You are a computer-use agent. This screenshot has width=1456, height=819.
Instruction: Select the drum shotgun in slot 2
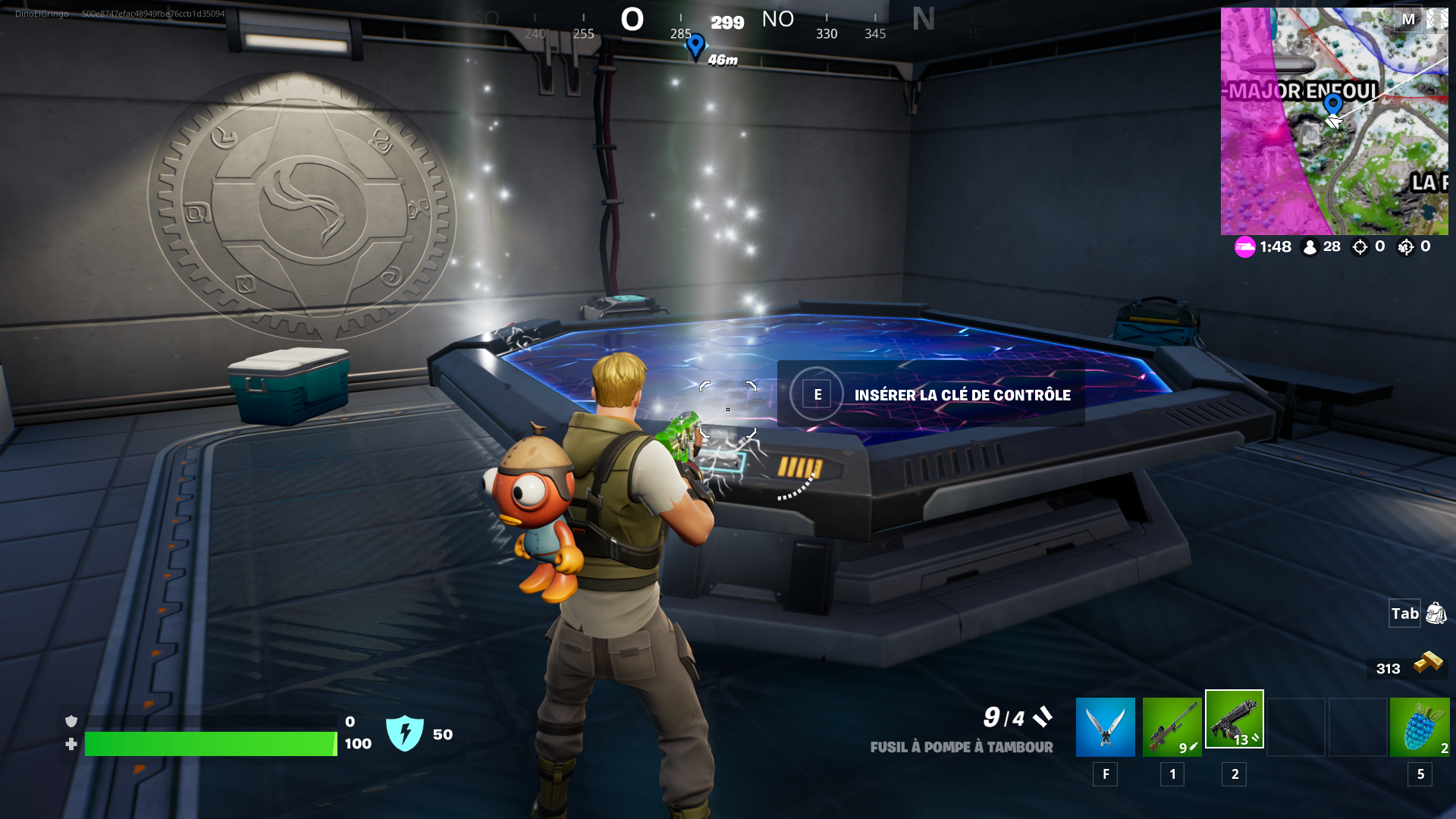1235,720
